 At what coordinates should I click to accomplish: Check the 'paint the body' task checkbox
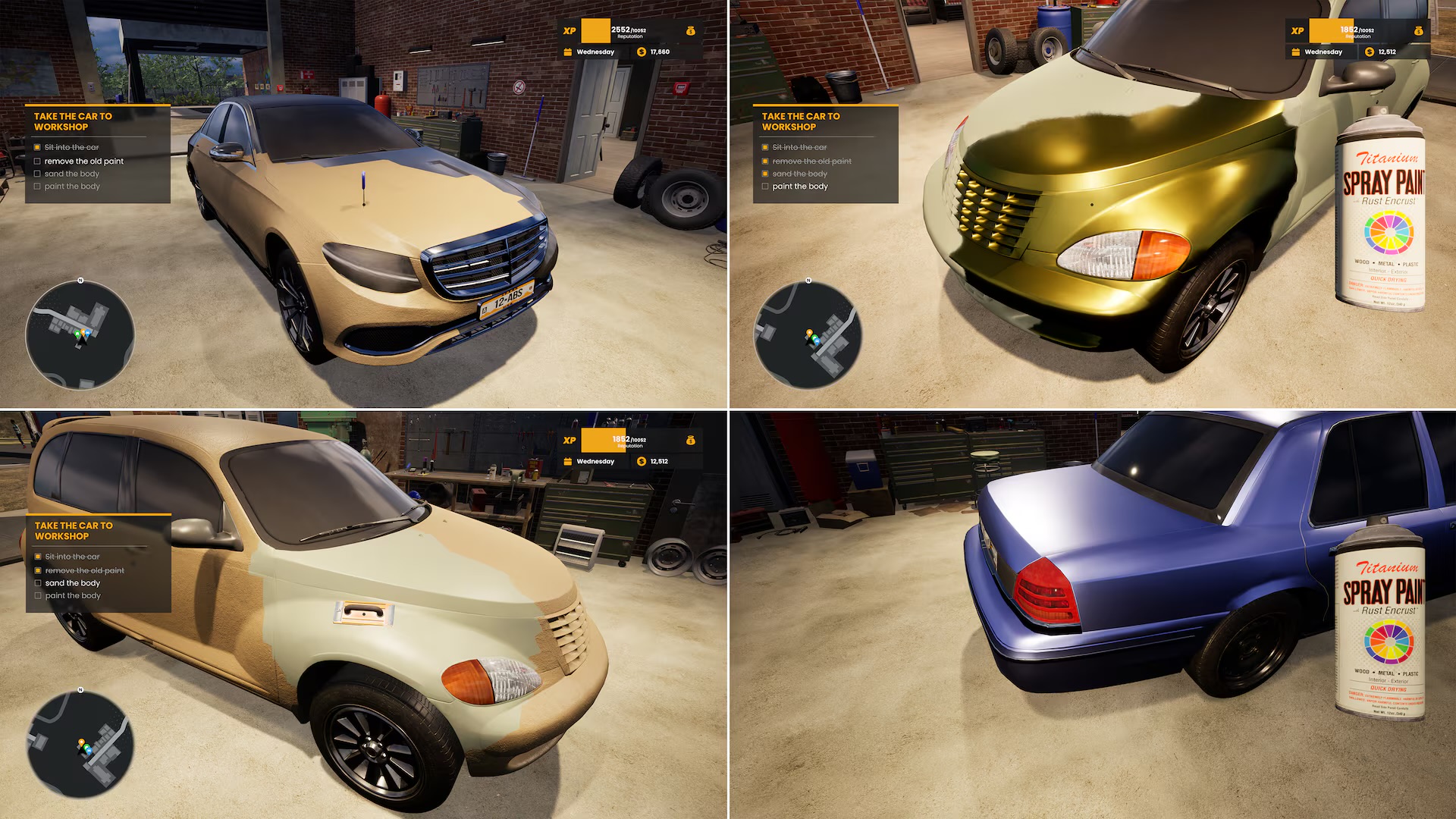[x=38, y=186]
